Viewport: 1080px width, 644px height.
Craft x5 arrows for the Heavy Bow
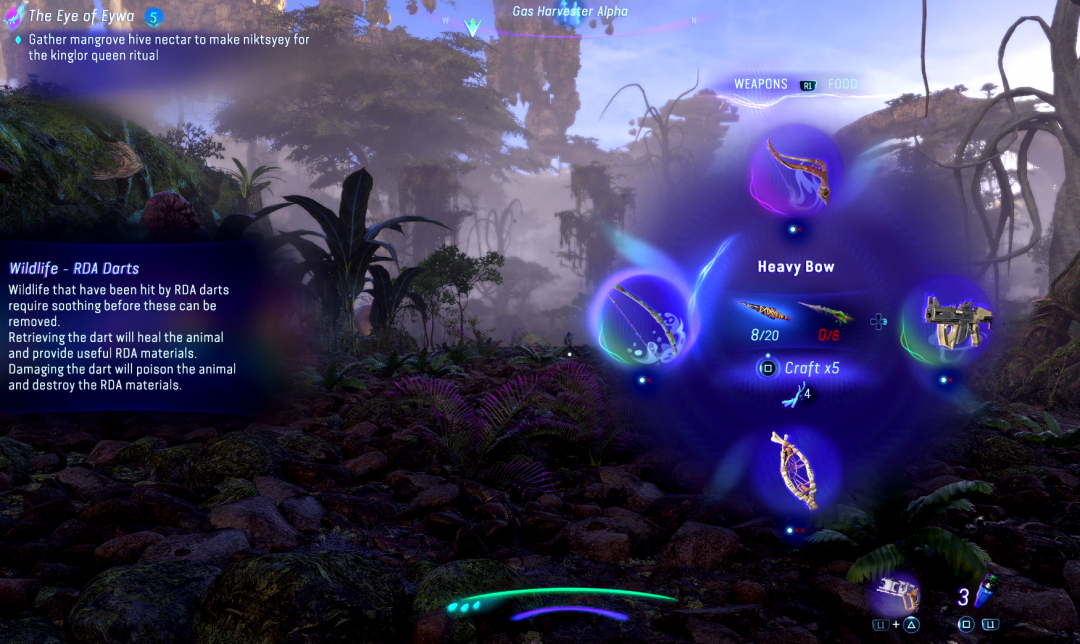799,368
